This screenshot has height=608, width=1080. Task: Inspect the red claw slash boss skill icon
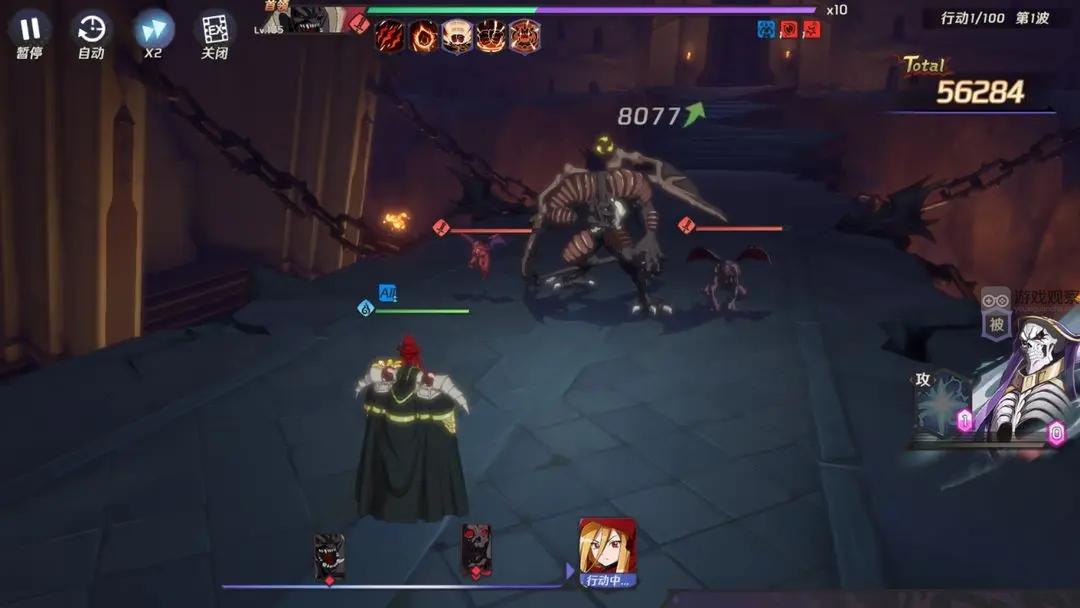[390, 36]
